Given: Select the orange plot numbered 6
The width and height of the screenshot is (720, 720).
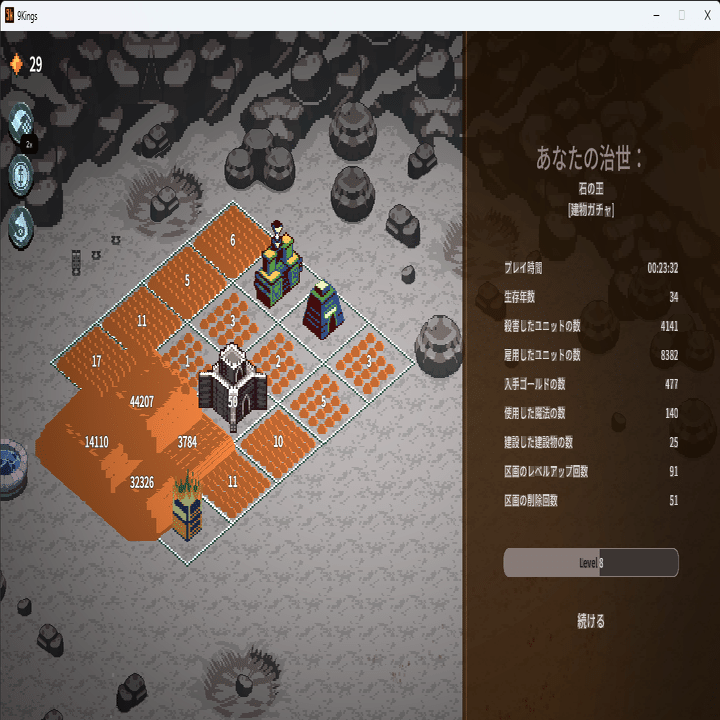Looking at the screenshot, I should point(232,241).
